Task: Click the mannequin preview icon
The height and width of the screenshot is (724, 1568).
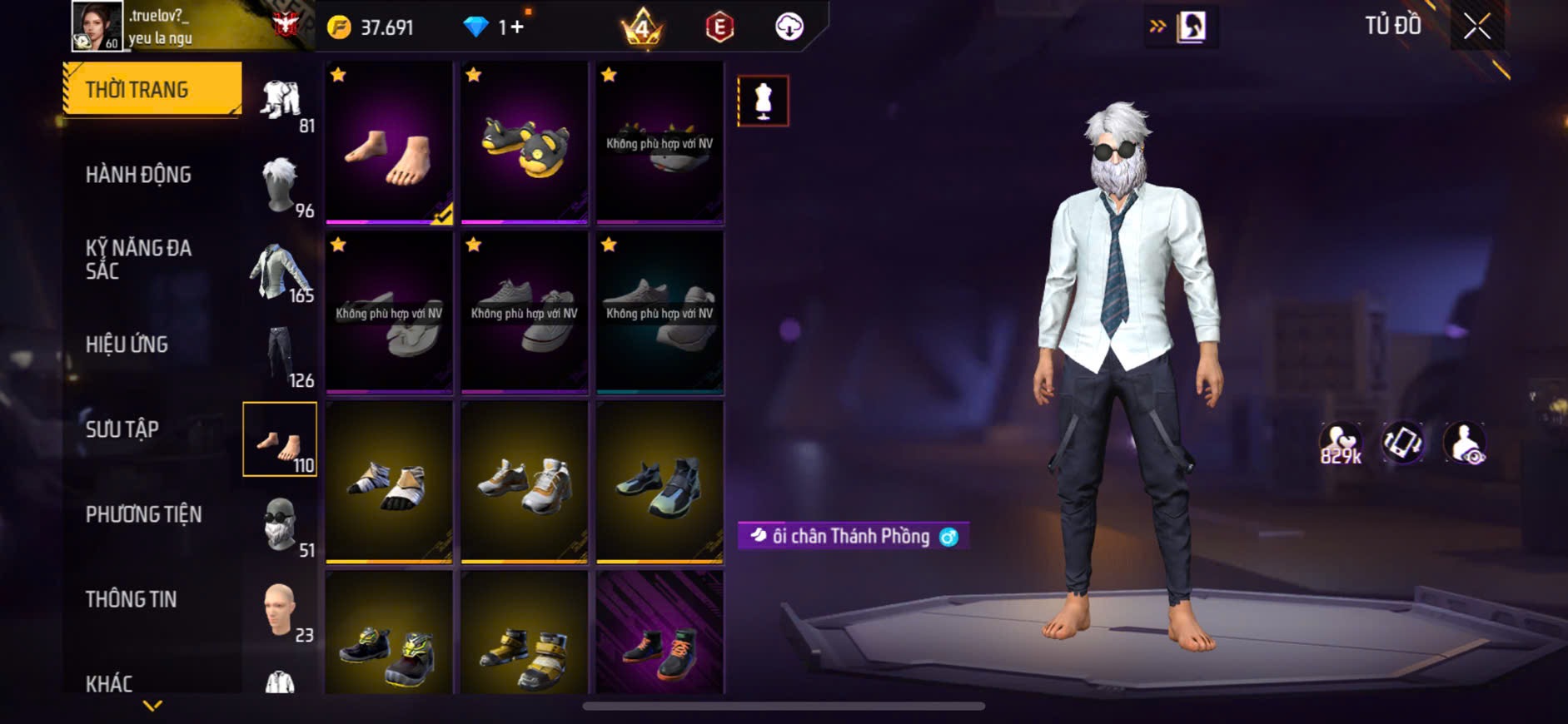Action: tap(763, 101)
